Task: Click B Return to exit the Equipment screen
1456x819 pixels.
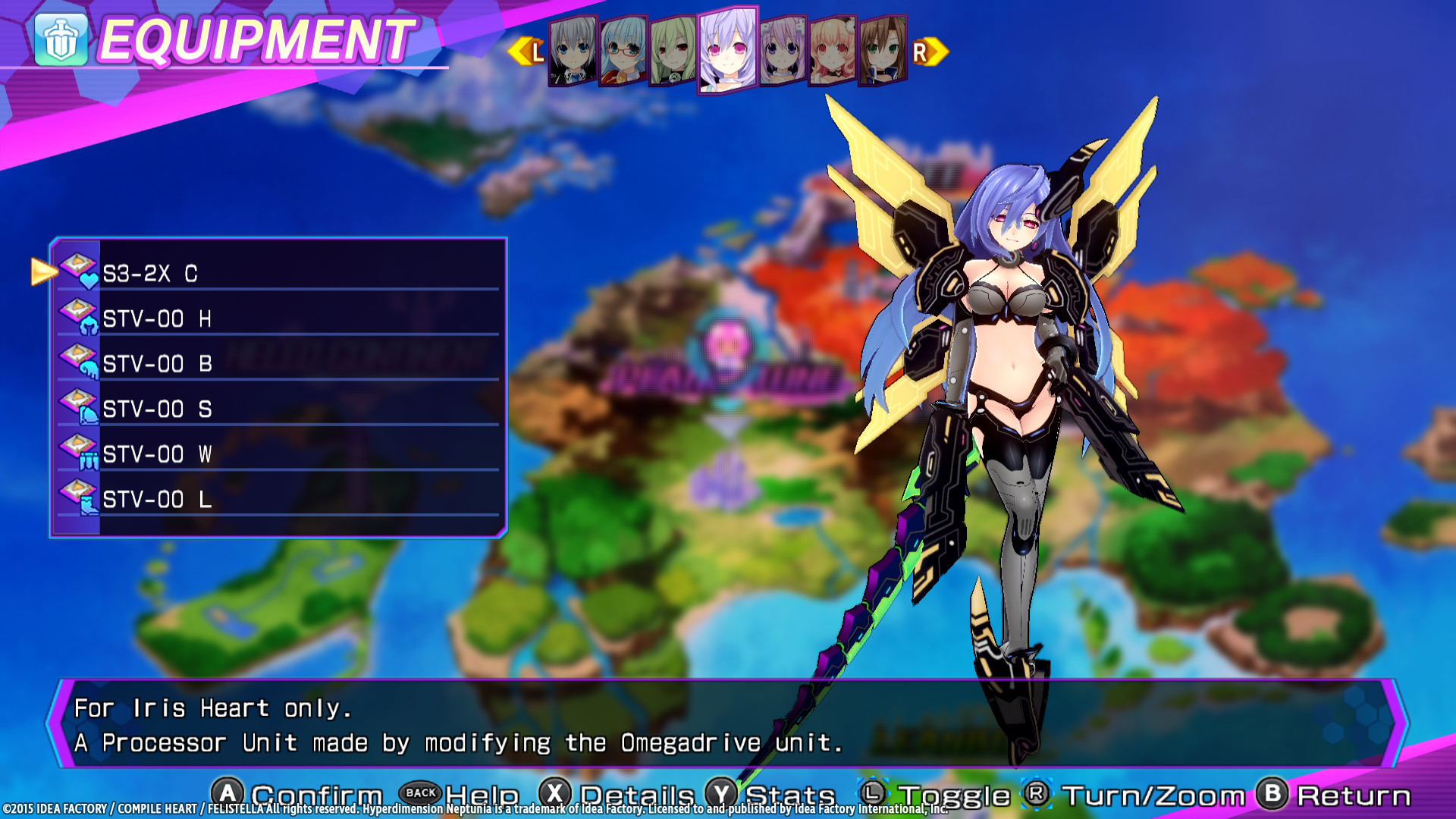Action: tap(1271, 793)
